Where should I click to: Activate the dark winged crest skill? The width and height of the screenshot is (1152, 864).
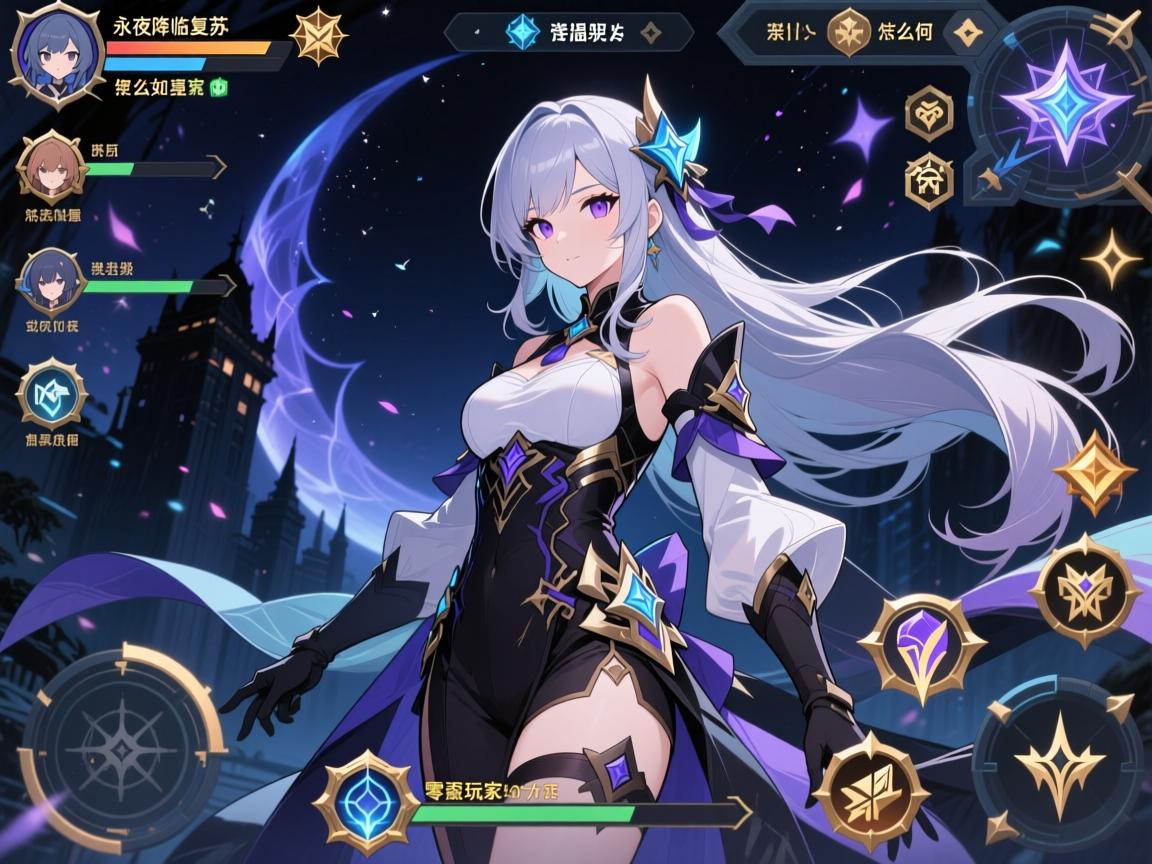[x=1085, y=589]
